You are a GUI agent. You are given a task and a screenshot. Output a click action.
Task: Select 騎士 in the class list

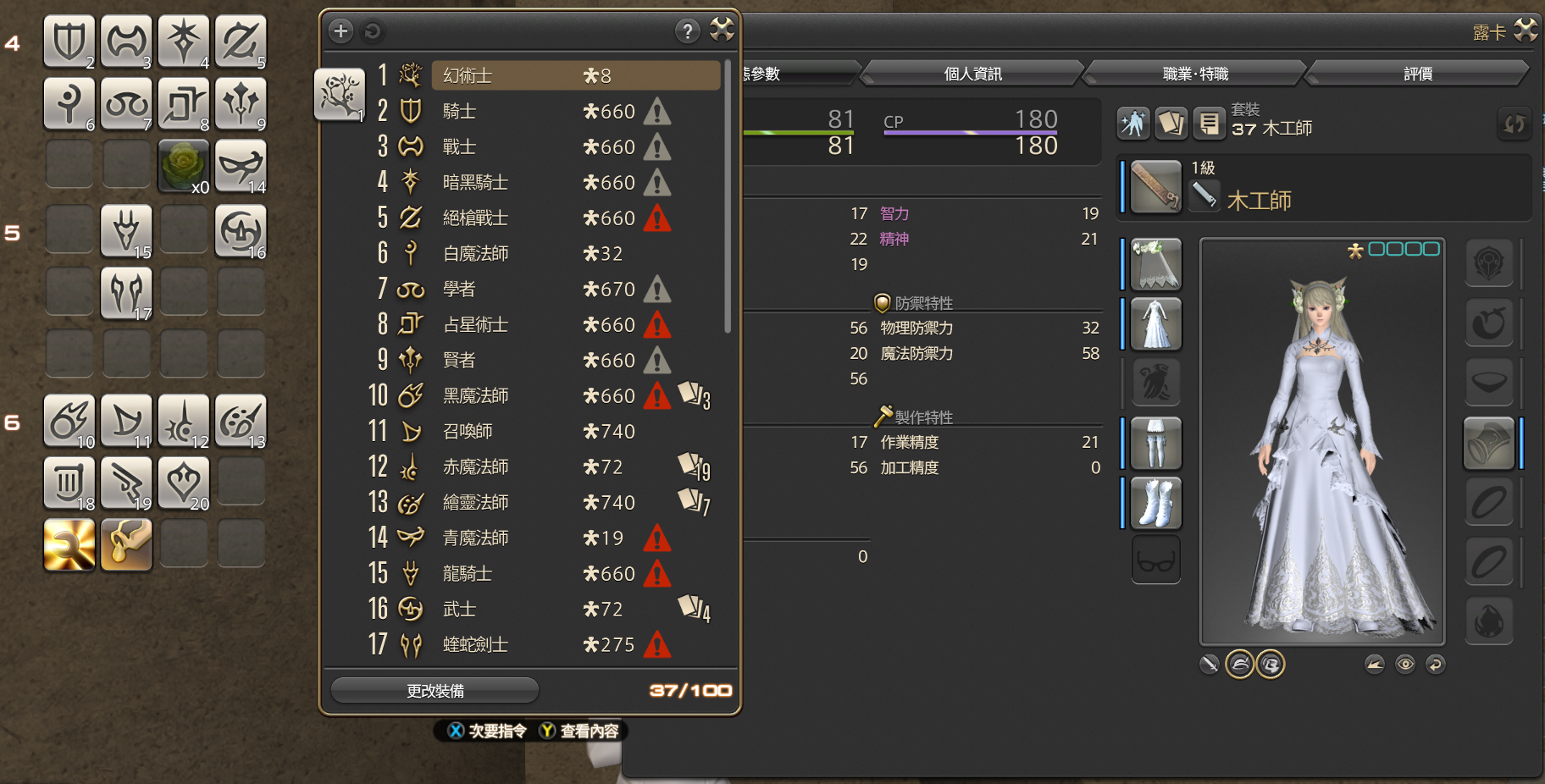point(508,111)
